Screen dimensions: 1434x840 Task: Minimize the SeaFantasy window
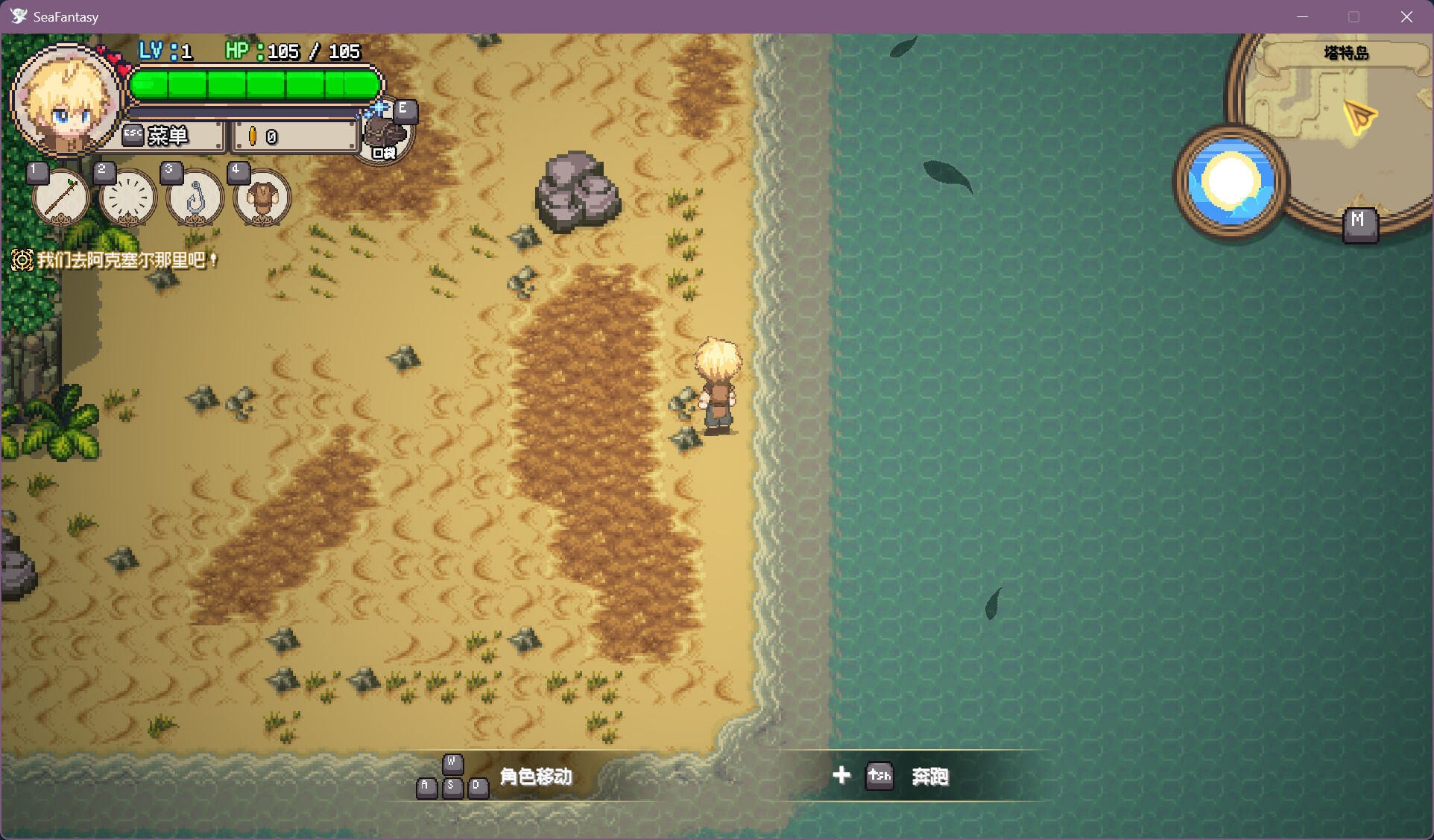tap(1303, 16)
